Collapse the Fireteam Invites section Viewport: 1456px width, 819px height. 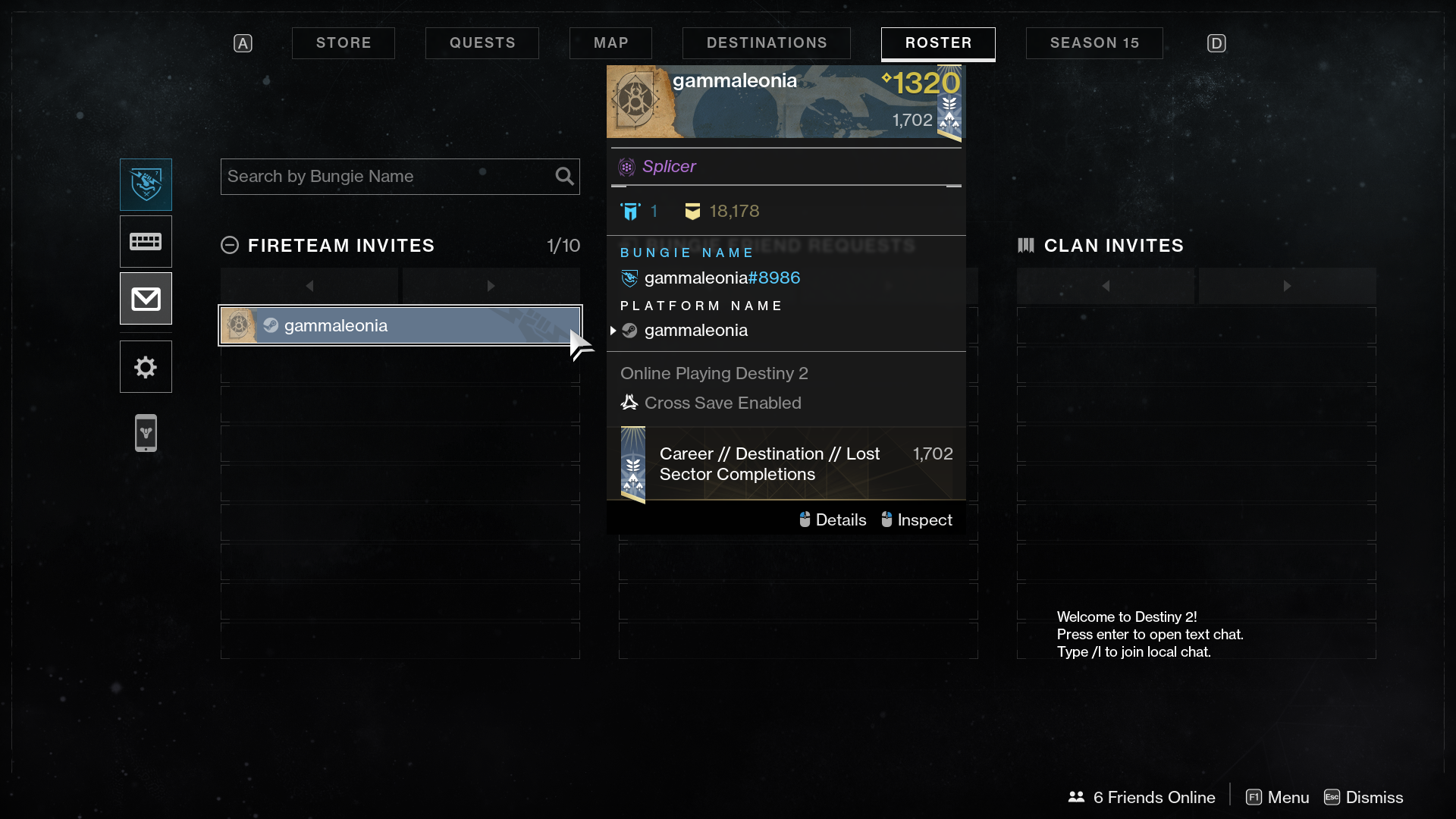pyautogui.click(x=230, y=246)
